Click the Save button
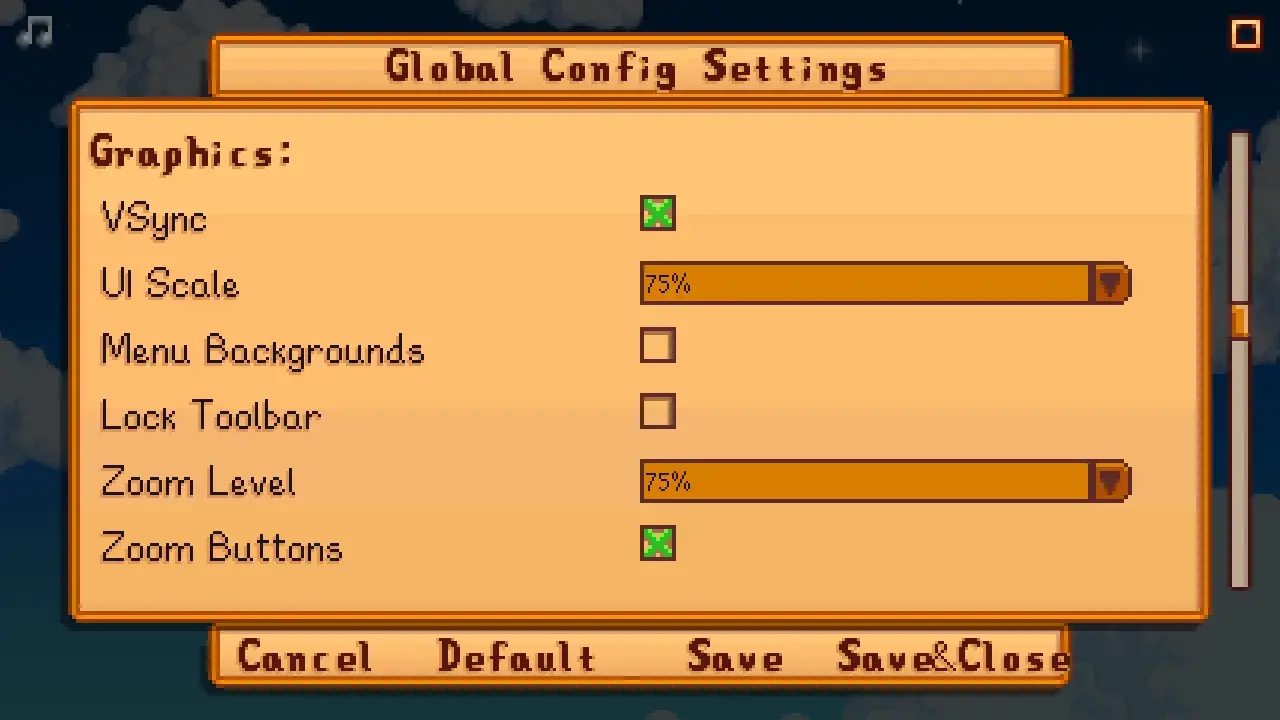This screenshot has width=1280, height=720. (735, 657)
